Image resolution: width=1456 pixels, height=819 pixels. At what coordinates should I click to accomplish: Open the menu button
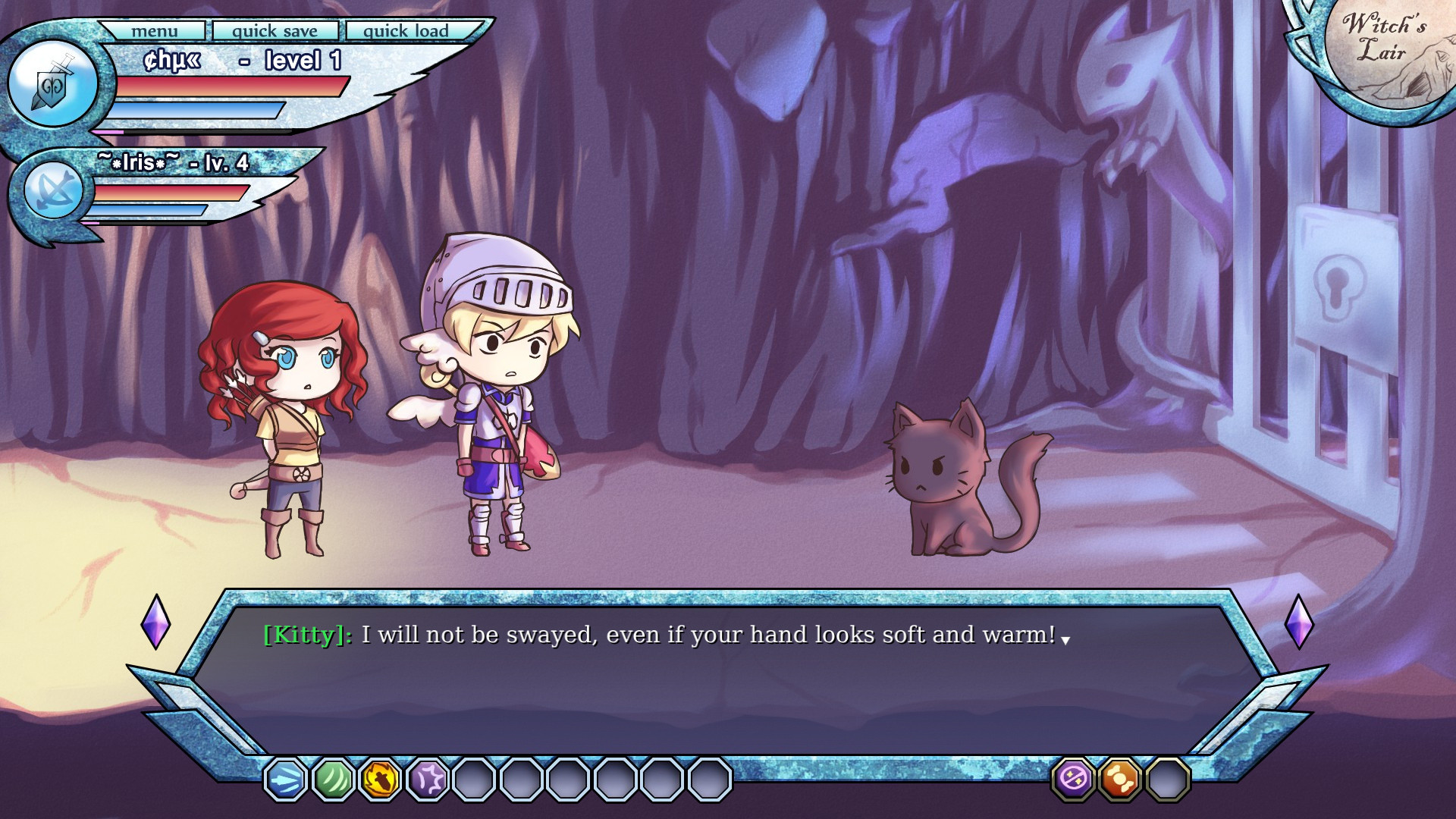tap(154, 31)
